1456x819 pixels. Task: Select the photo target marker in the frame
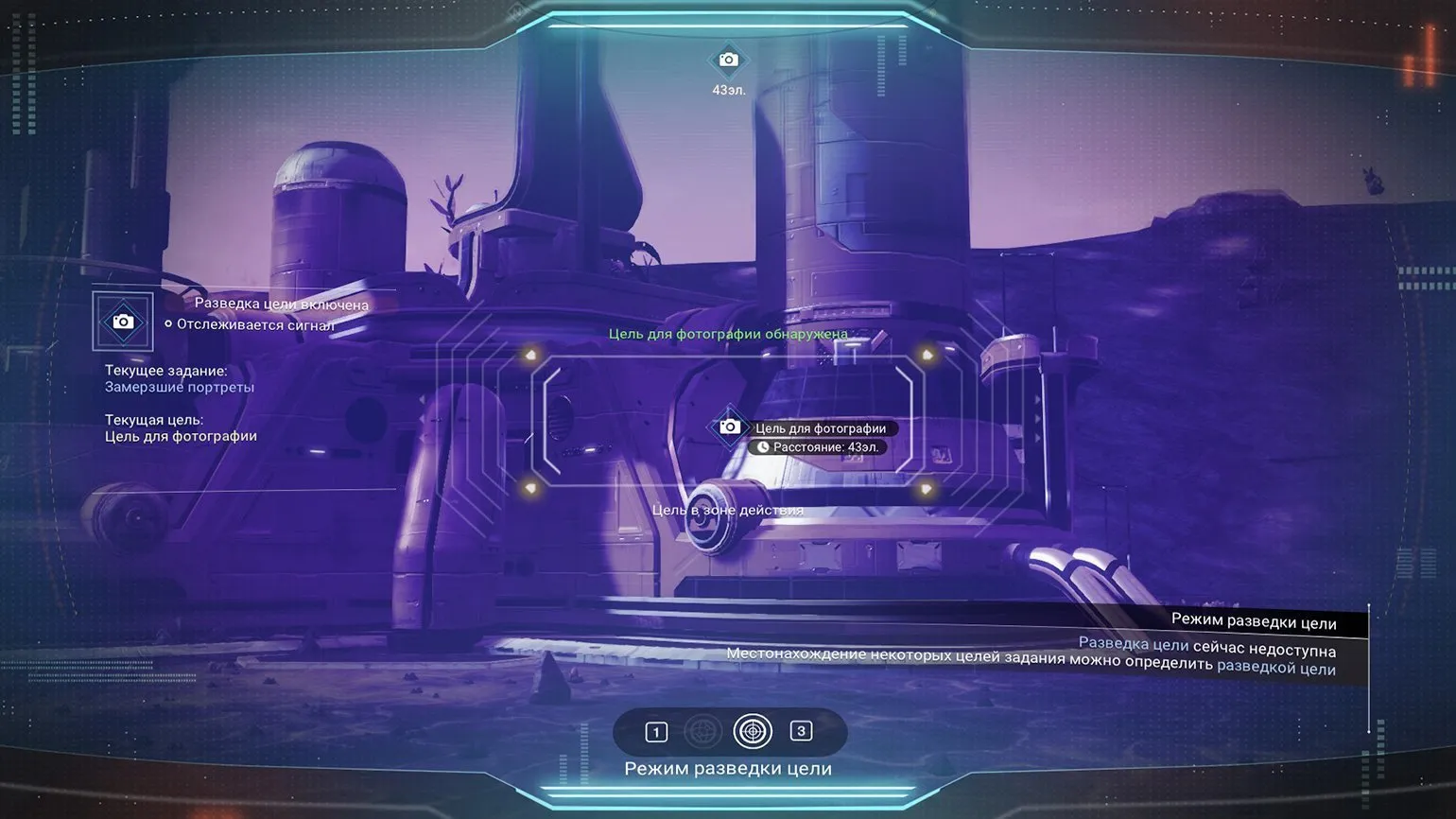[x=729, y=427]
